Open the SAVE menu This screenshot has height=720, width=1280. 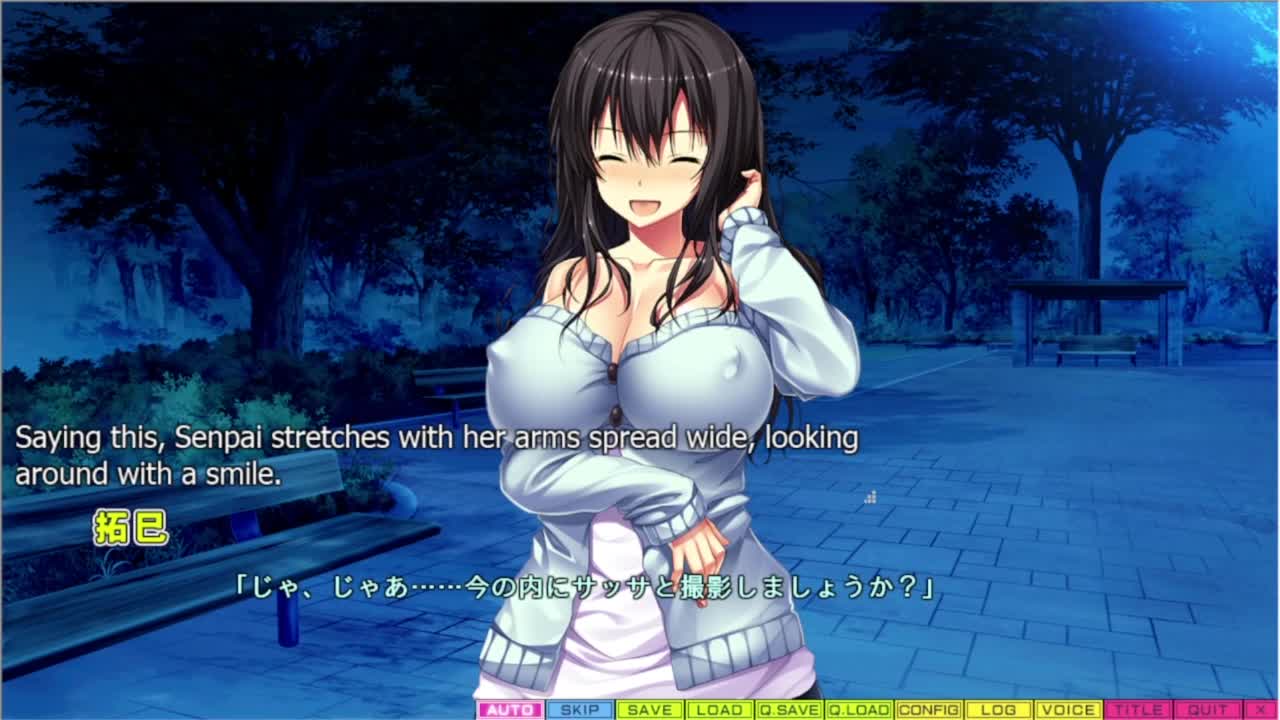click(650, 710)
